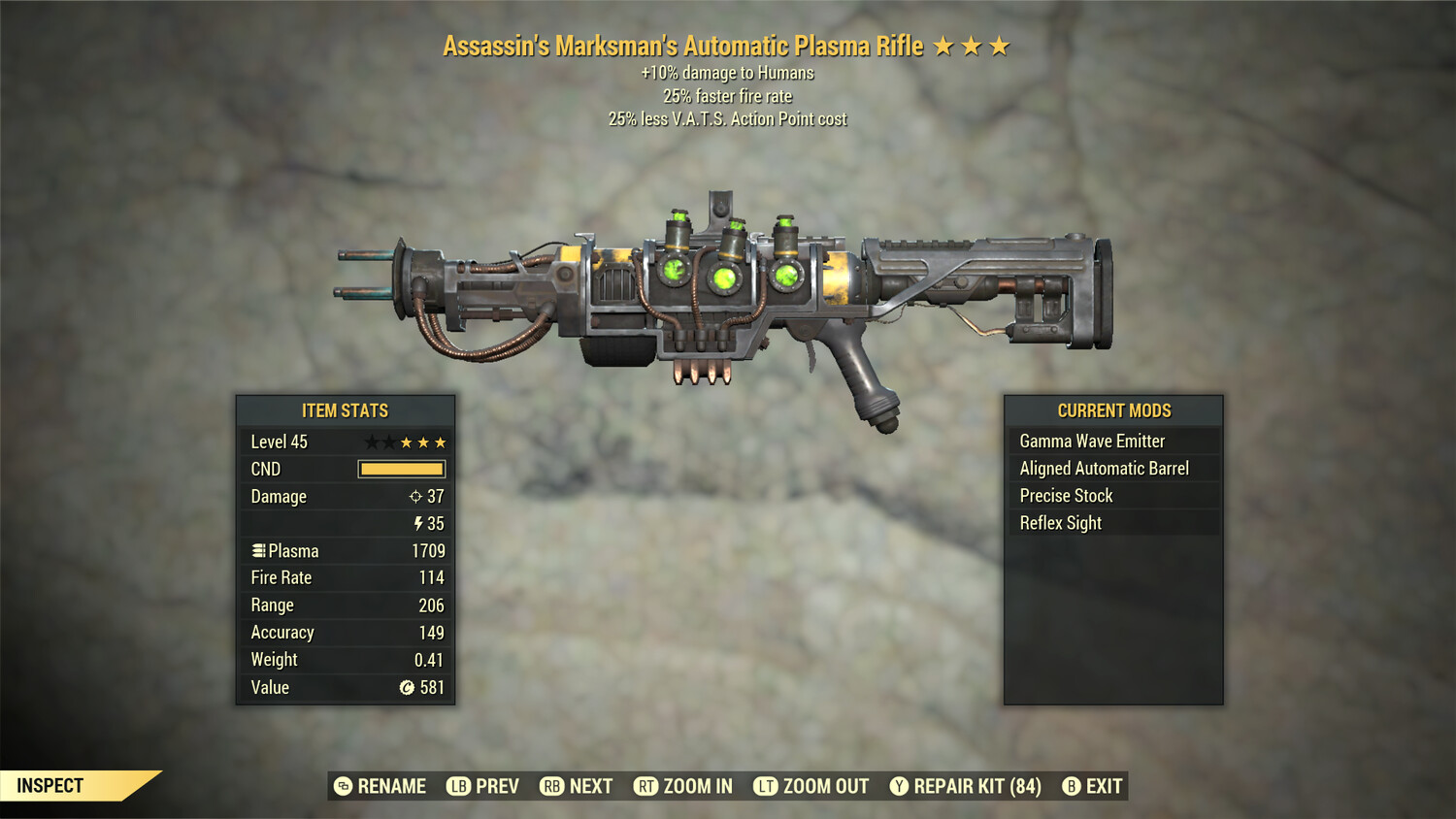
Task: Open the CURRENT MODS panel header
Action: [1113, 409]
